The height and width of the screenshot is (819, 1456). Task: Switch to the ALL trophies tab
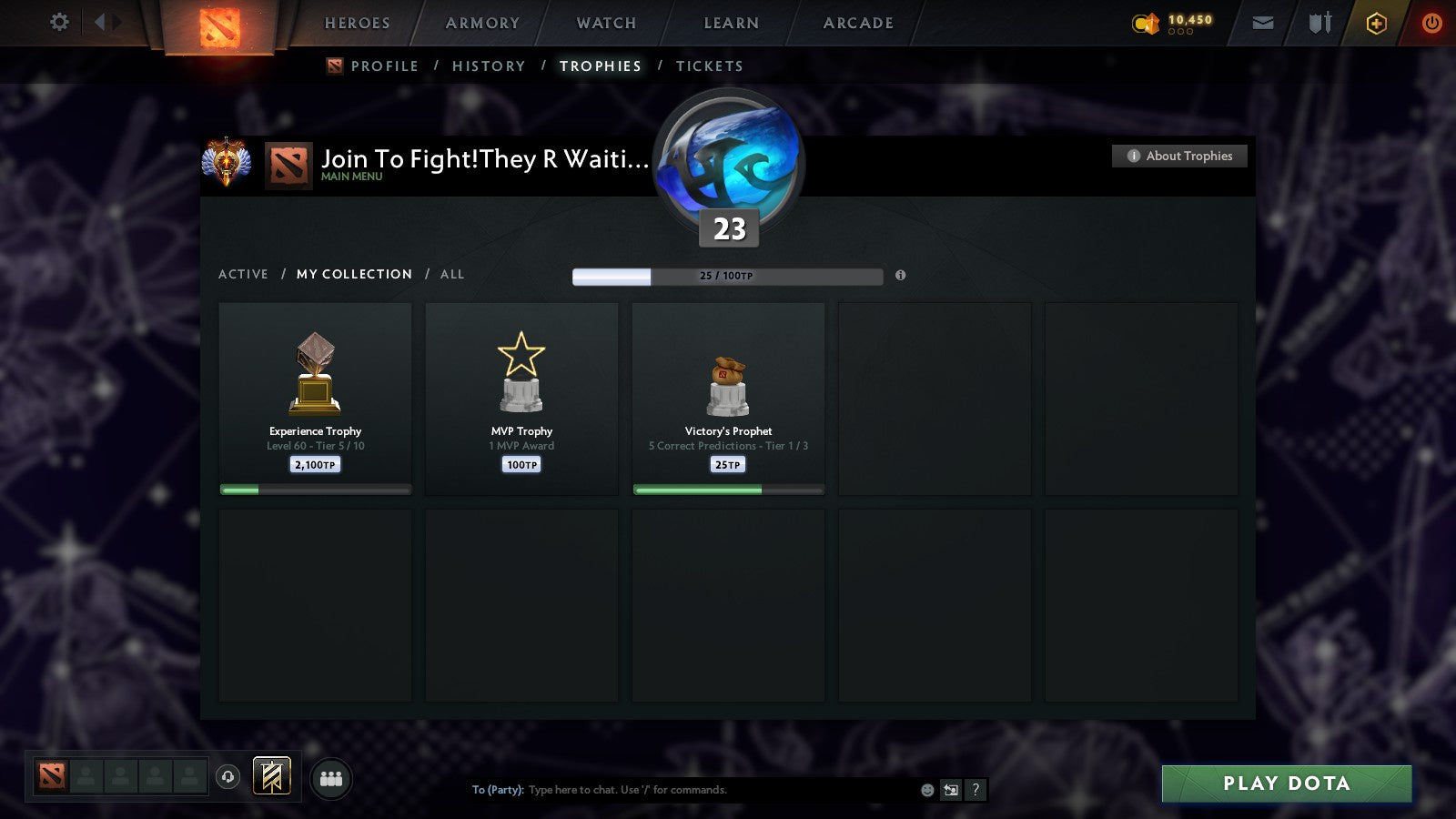pyautogui.click(x=452, y=274)
